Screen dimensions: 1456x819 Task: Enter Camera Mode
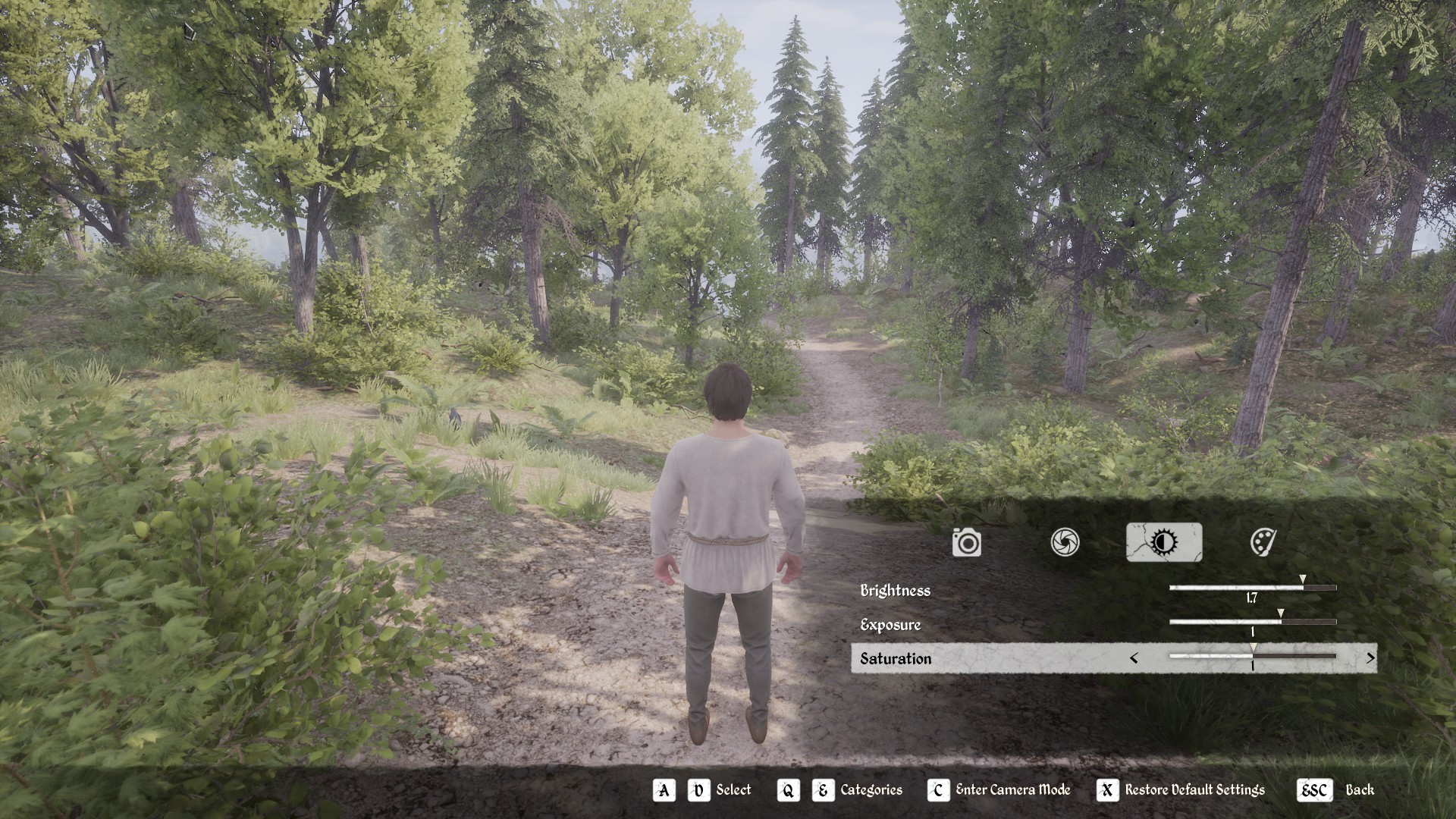coord(999,790)
